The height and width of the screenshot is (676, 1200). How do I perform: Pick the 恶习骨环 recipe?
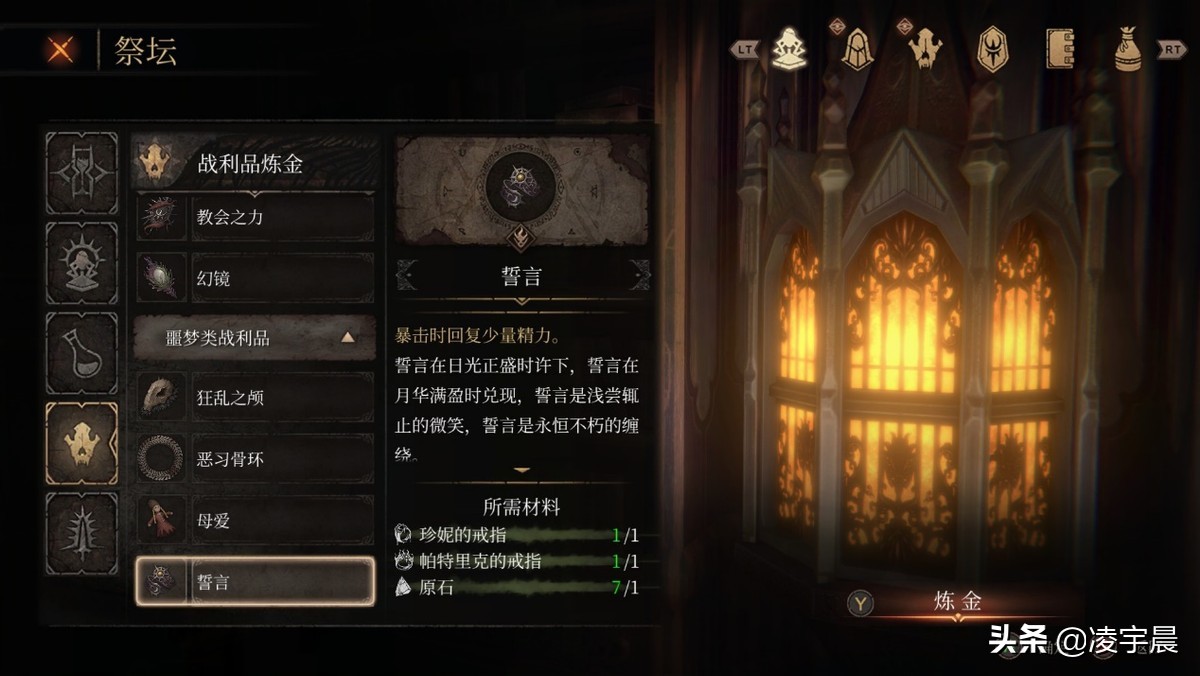[255, 459]
